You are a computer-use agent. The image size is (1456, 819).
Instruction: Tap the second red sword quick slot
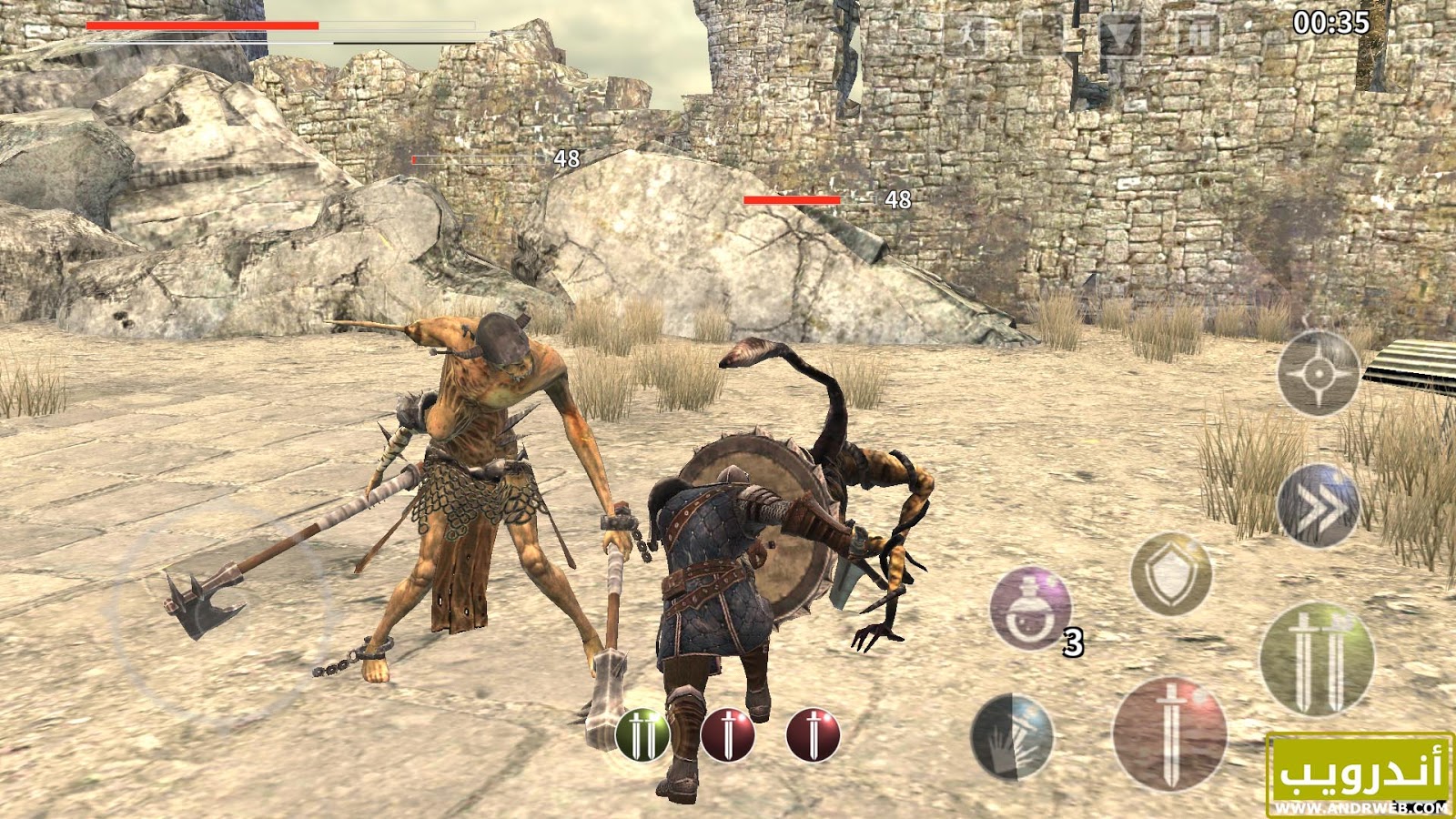[x=813, y=733]
